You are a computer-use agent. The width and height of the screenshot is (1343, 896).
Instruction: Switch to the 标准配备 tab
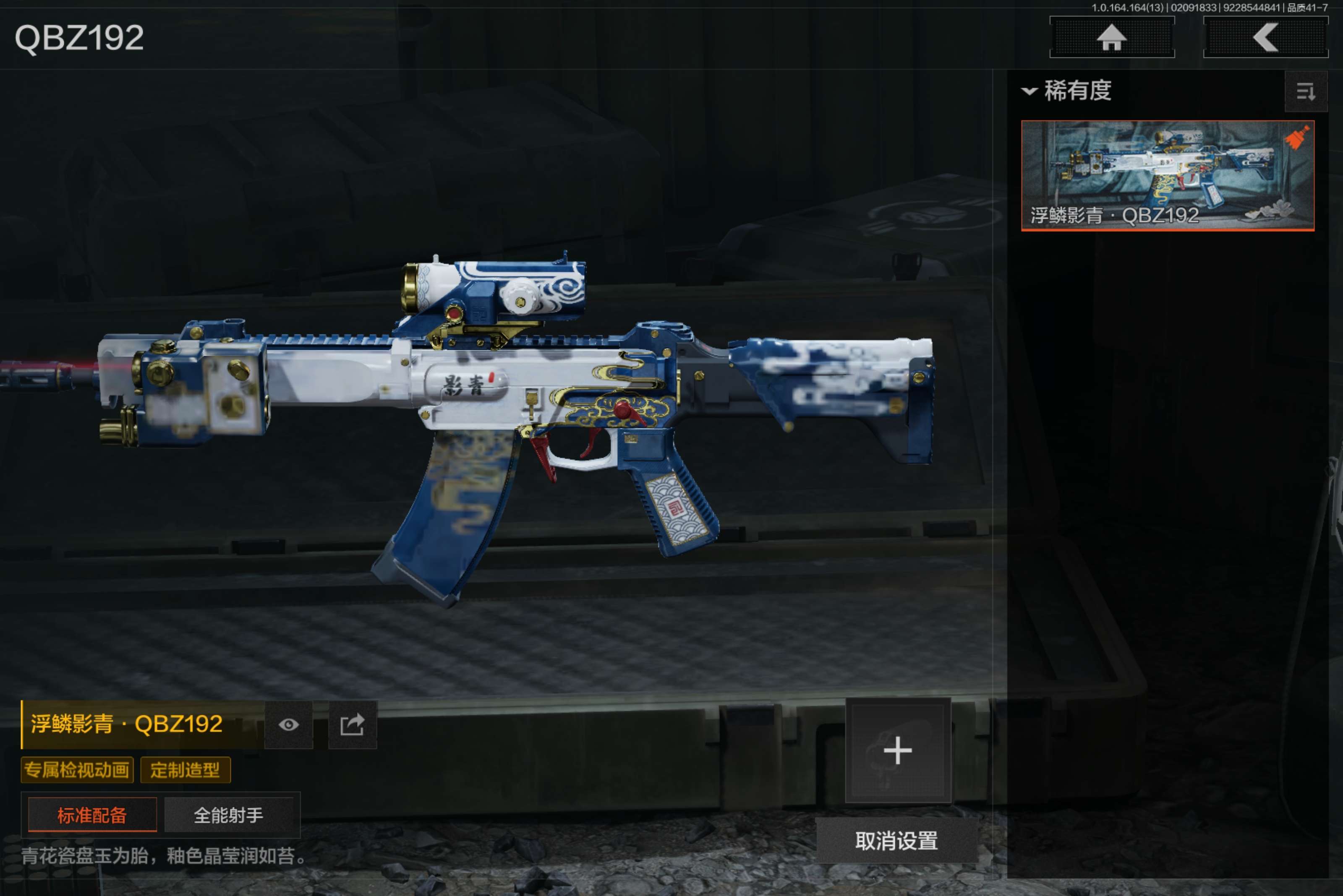point(92,814)
